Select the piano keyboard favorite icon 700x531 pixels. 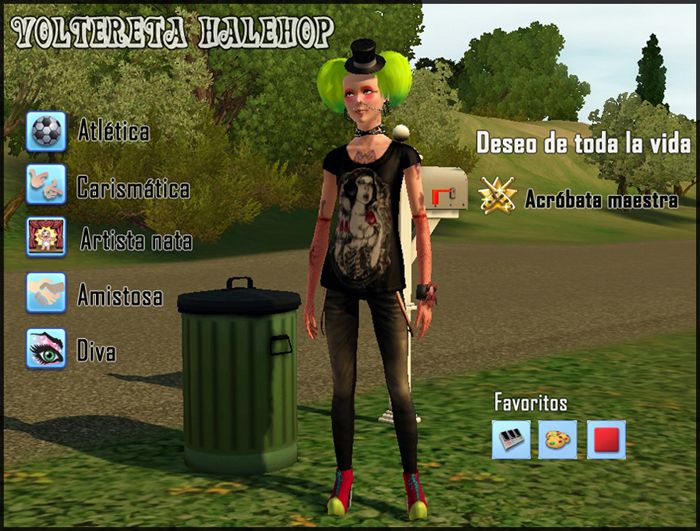point(511,439)
